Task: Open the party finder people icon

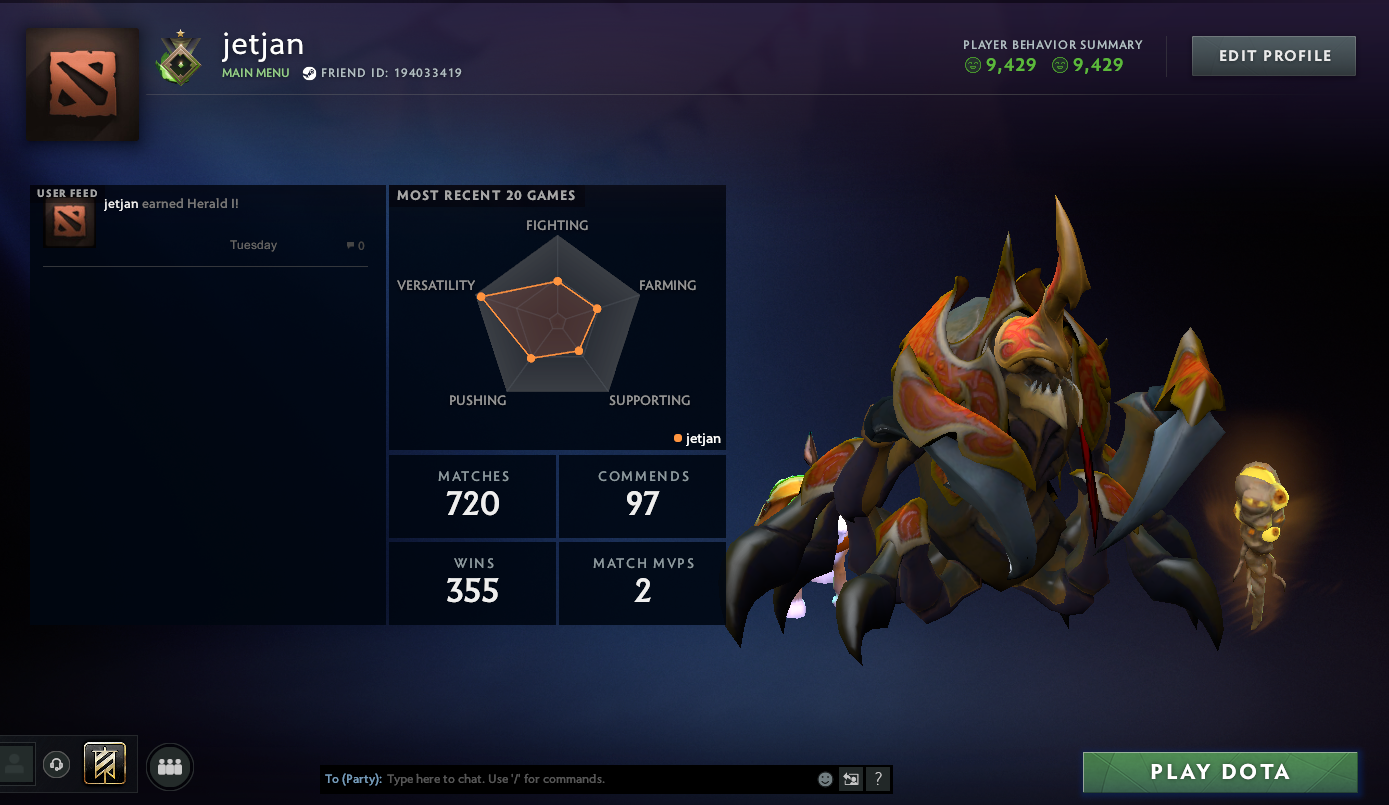Action: tap(169, 766)
